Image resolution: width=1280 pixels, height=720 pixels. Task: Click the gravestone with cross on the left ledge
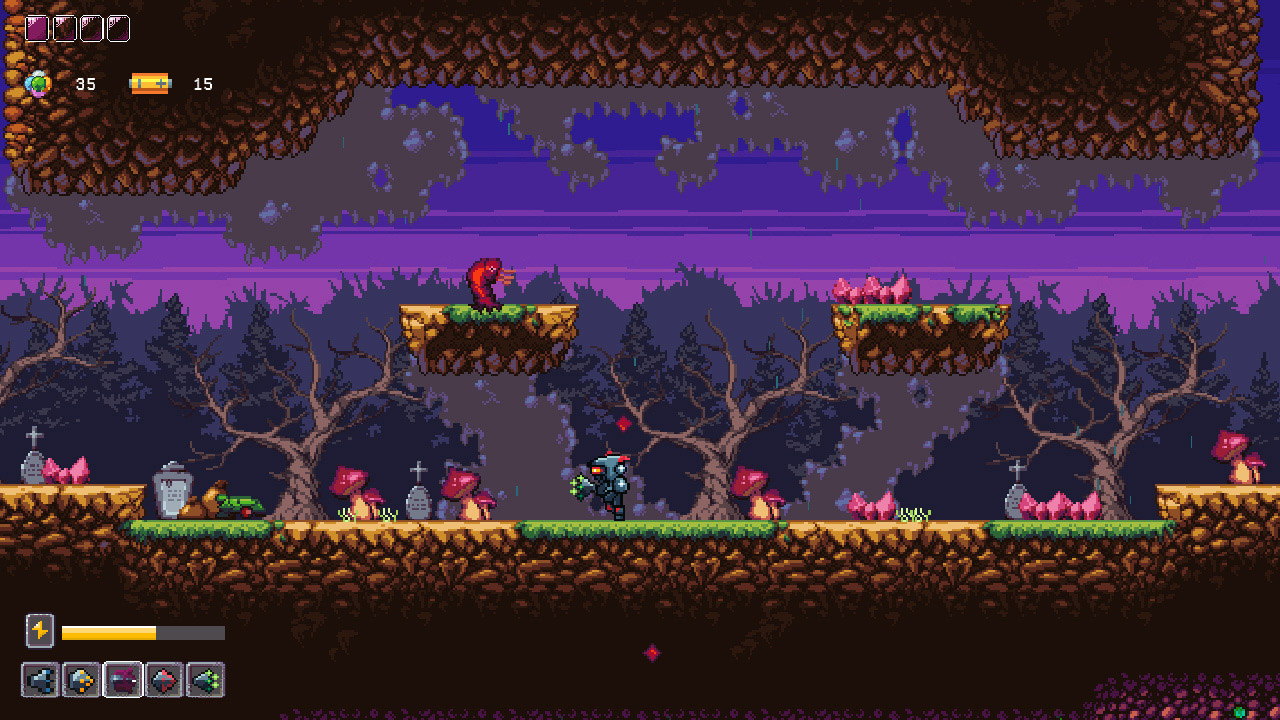tap(31, 465)
